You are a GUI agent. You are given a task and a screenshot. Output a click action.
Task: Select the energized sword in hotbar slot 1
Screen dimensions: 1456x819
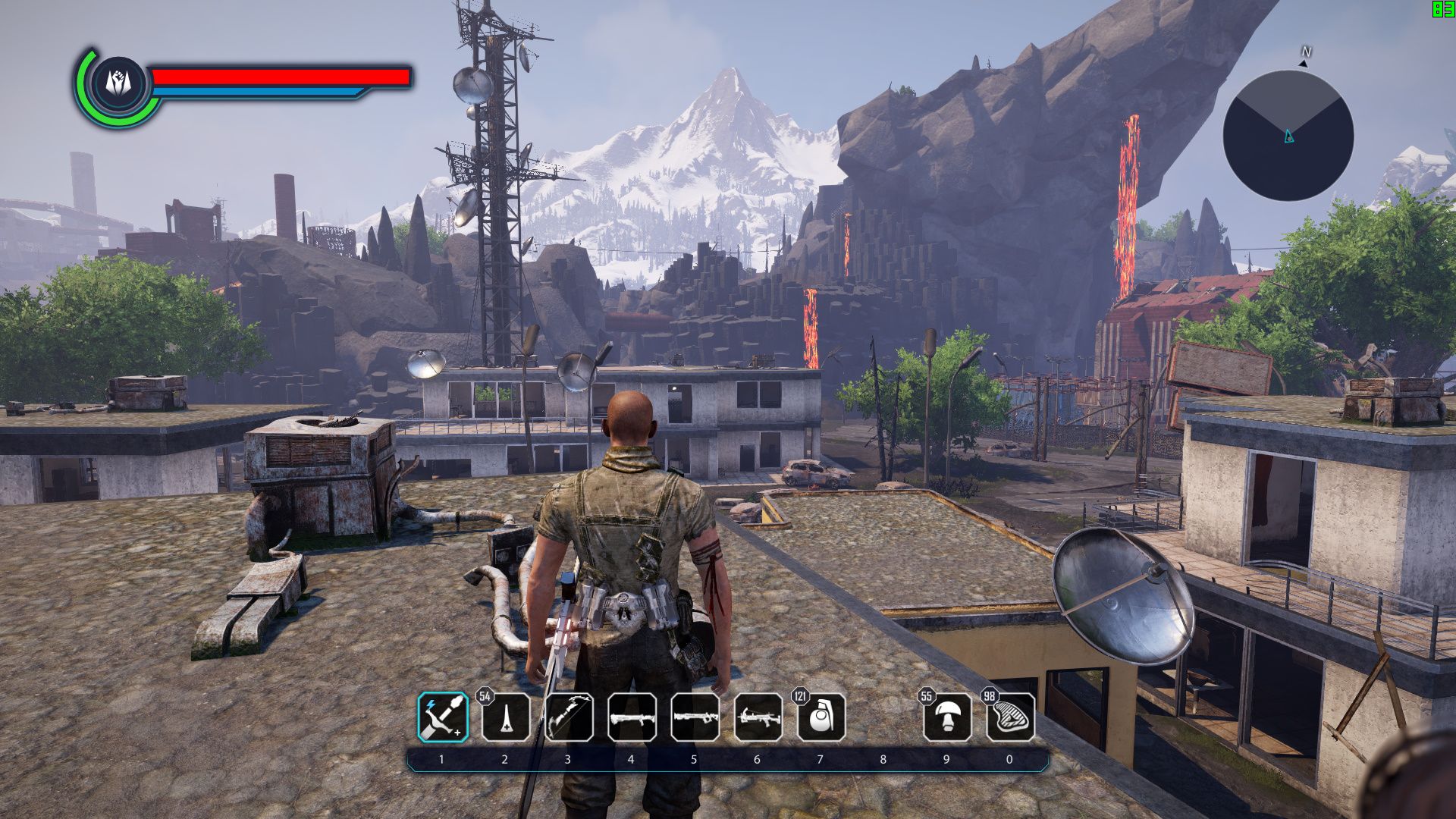444,717
